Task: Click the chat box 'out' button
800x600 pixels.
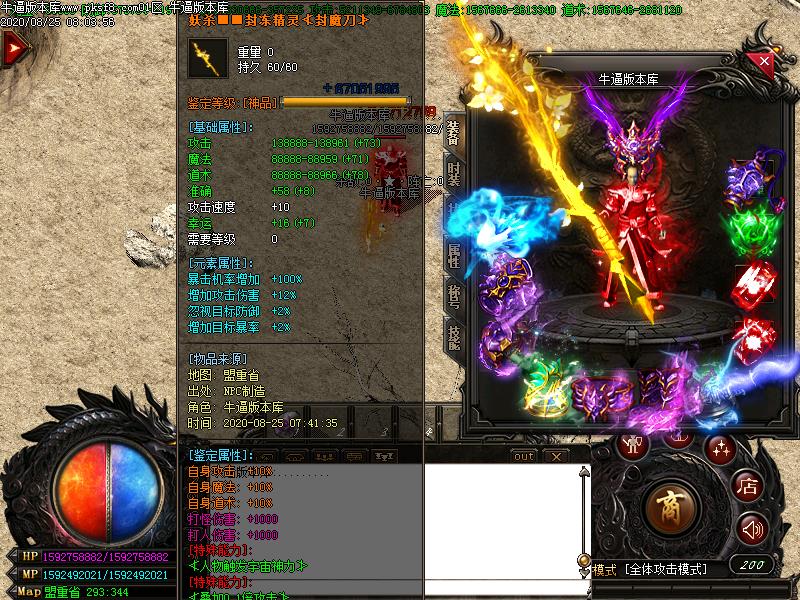Action: [523, 456]
